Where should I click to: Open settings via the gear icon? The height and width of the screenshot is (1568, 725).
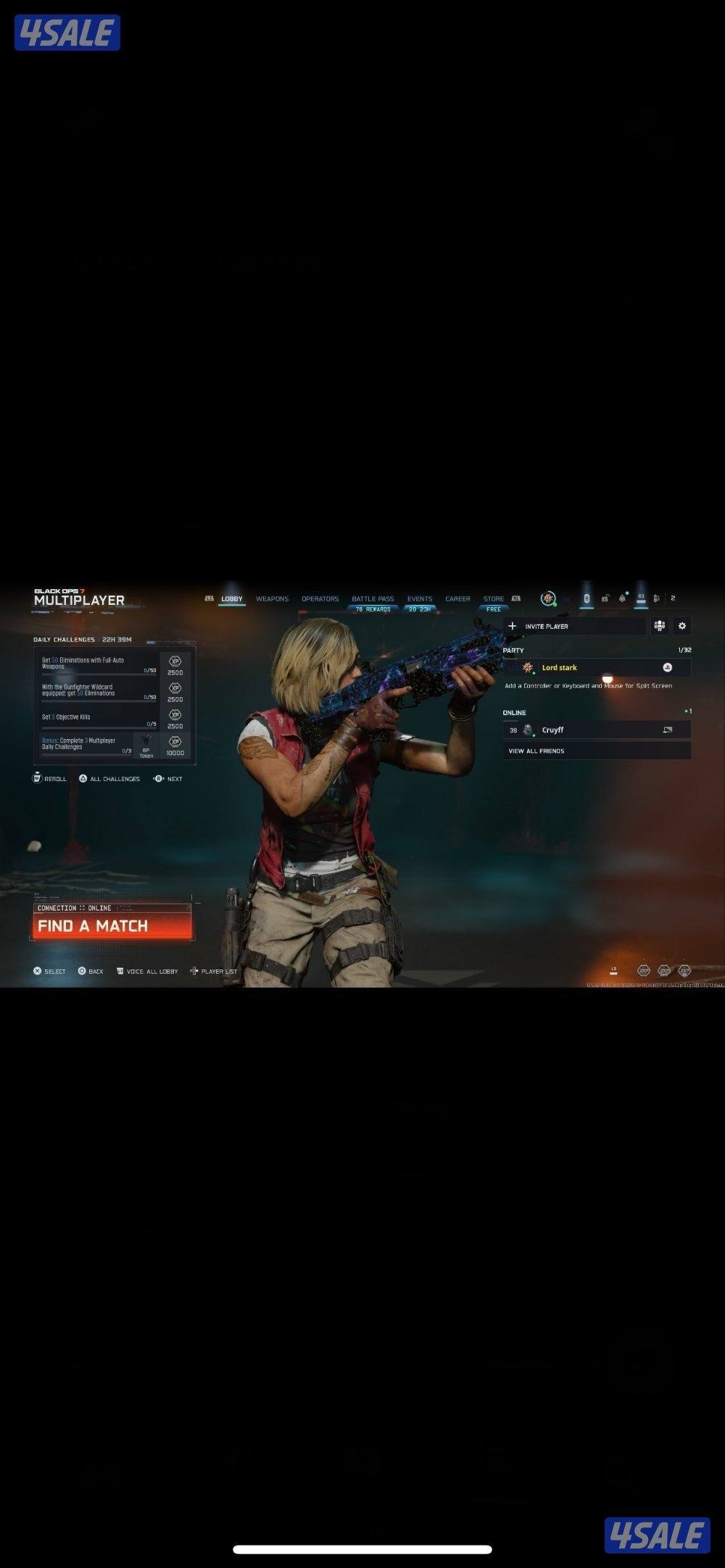pos(681,626)
